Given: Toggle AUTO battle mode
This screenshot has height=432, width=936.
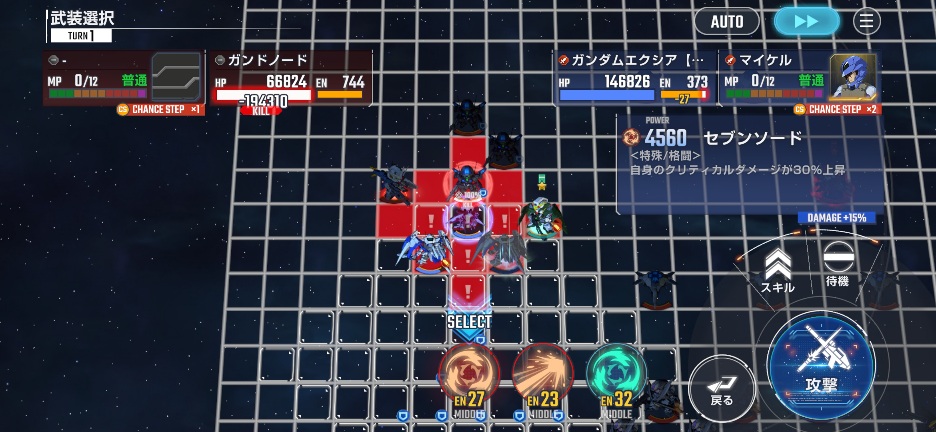Looking at the screenshot, I should coord(727,21).
